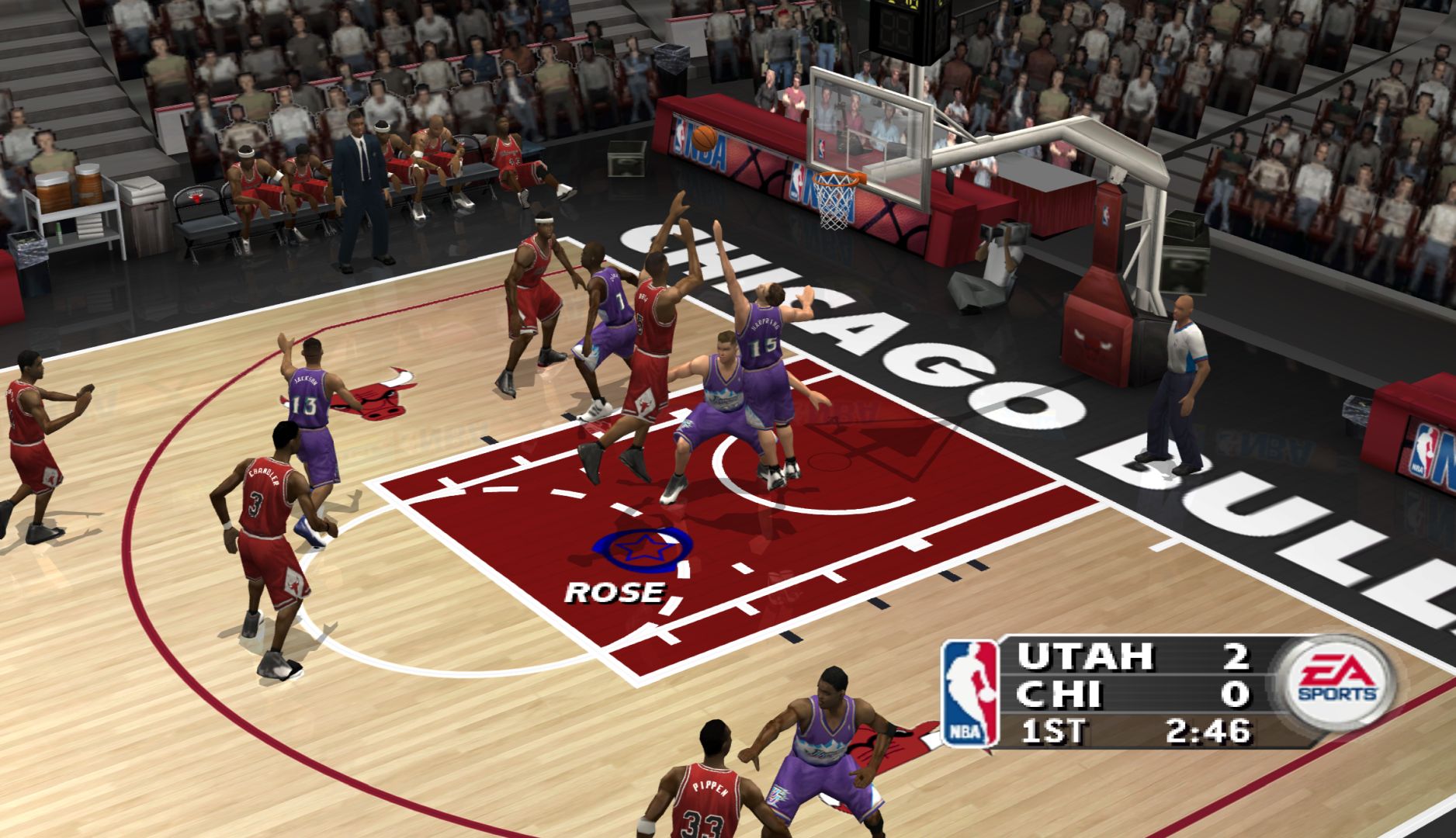The image size is (1456, 838).
Task: Click the NBA logo beside the score
Action: (970, 693)
